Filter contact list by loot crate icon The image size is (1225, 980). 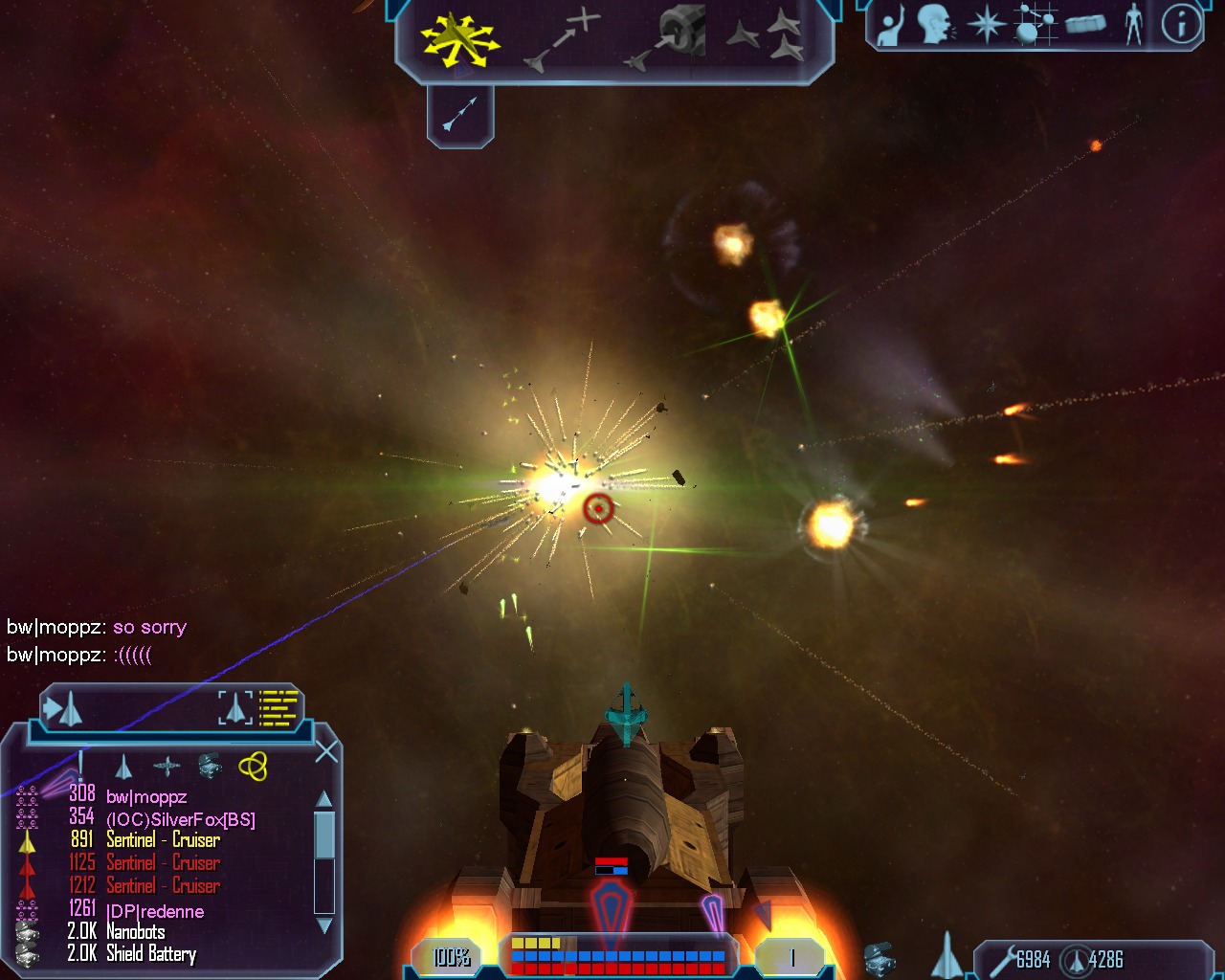pyautogui.click(x=210, y=765)
